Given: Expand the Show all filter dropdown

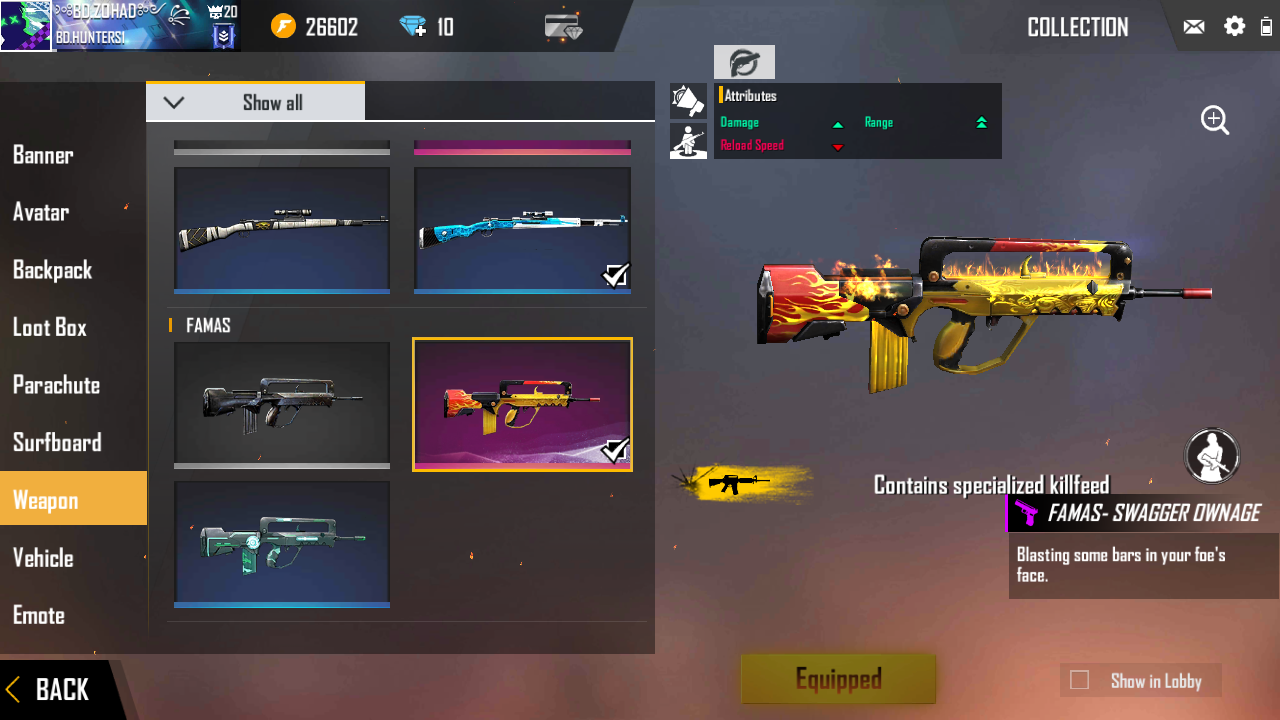Looking at the screenshot, I should point(255,101).
